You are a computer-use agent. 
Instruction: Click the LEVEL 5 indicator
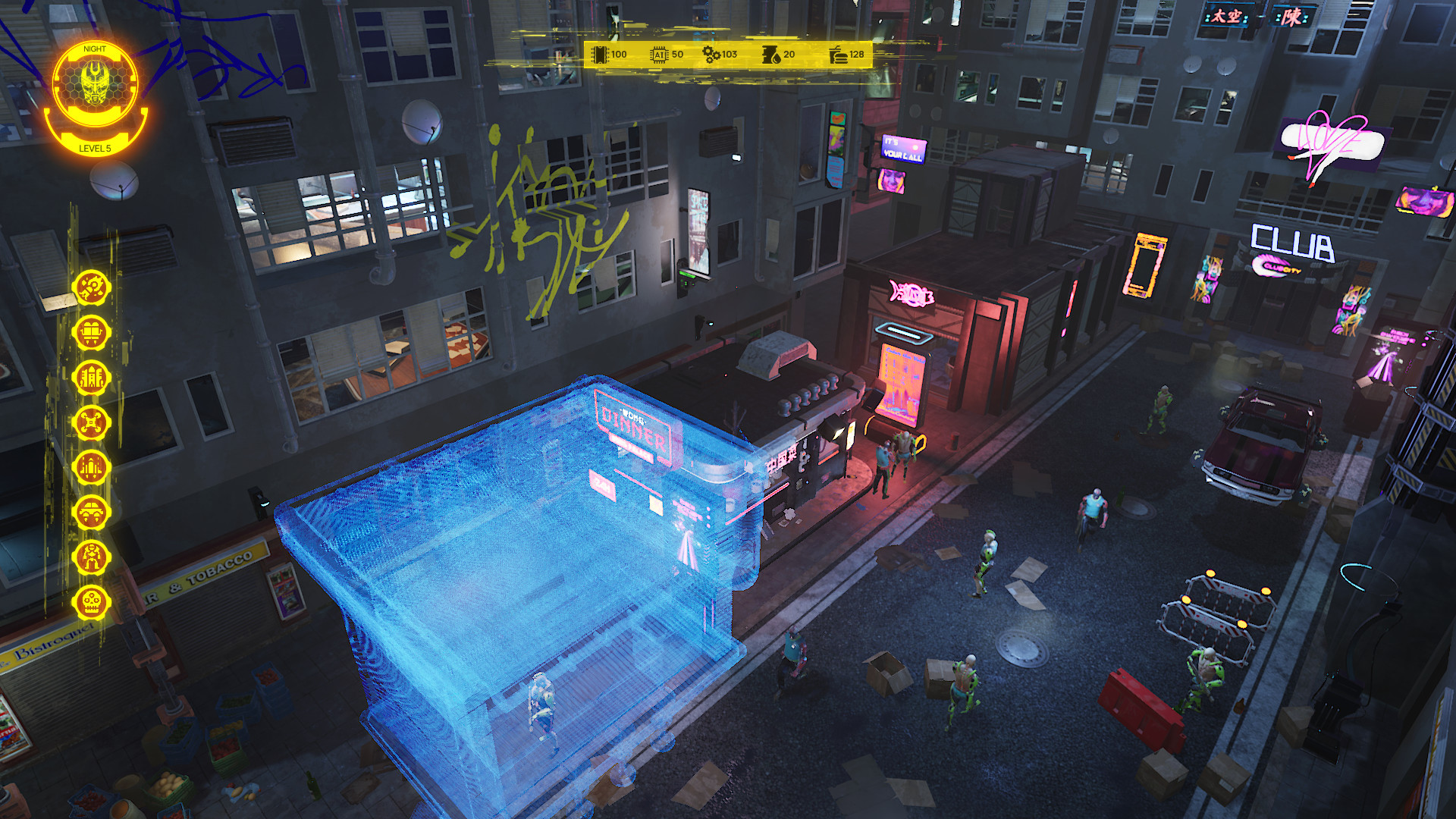[96, 149]
